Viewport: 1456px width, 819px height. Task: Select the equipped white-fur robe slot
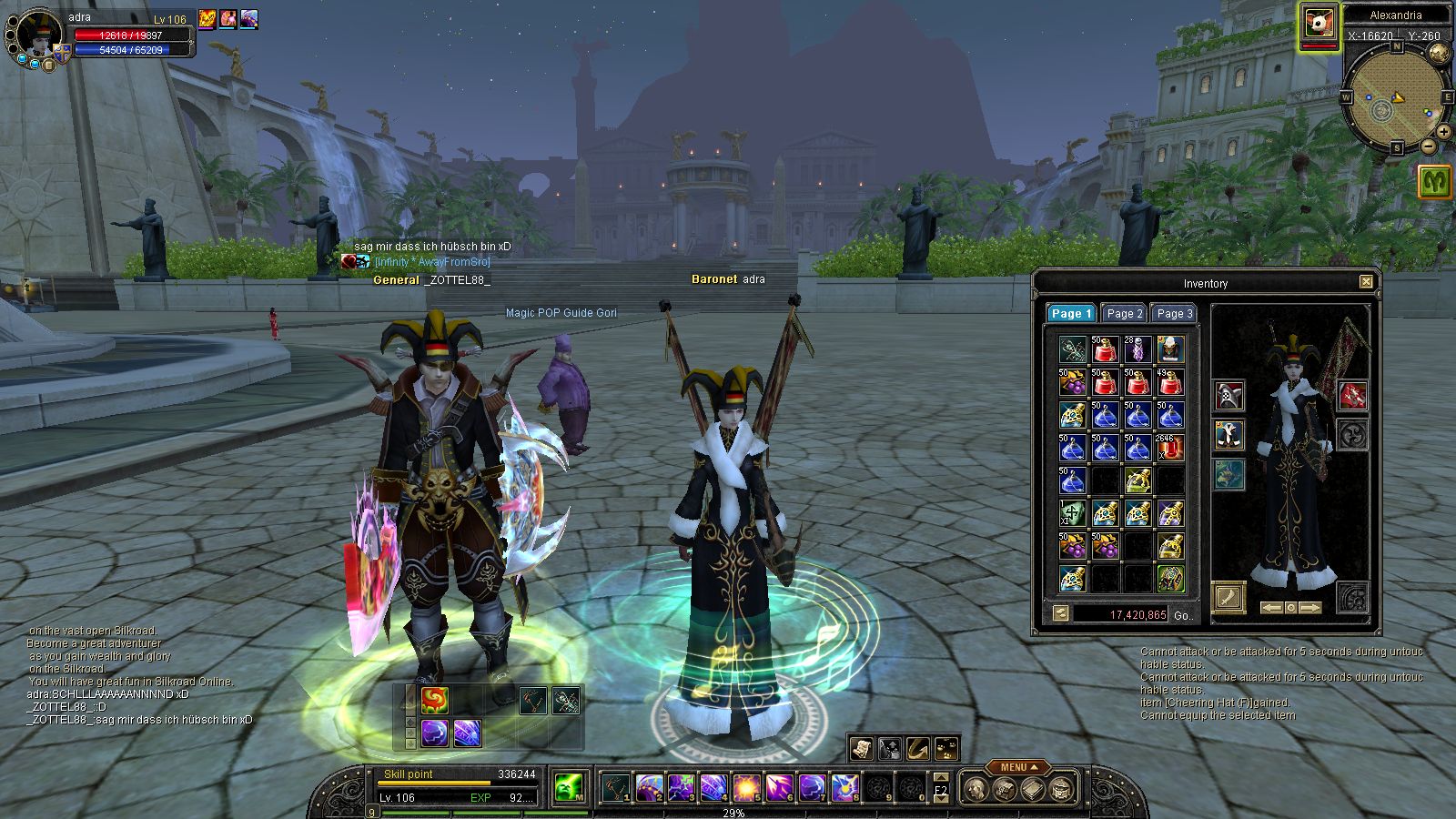click(x=1229, y=435)
